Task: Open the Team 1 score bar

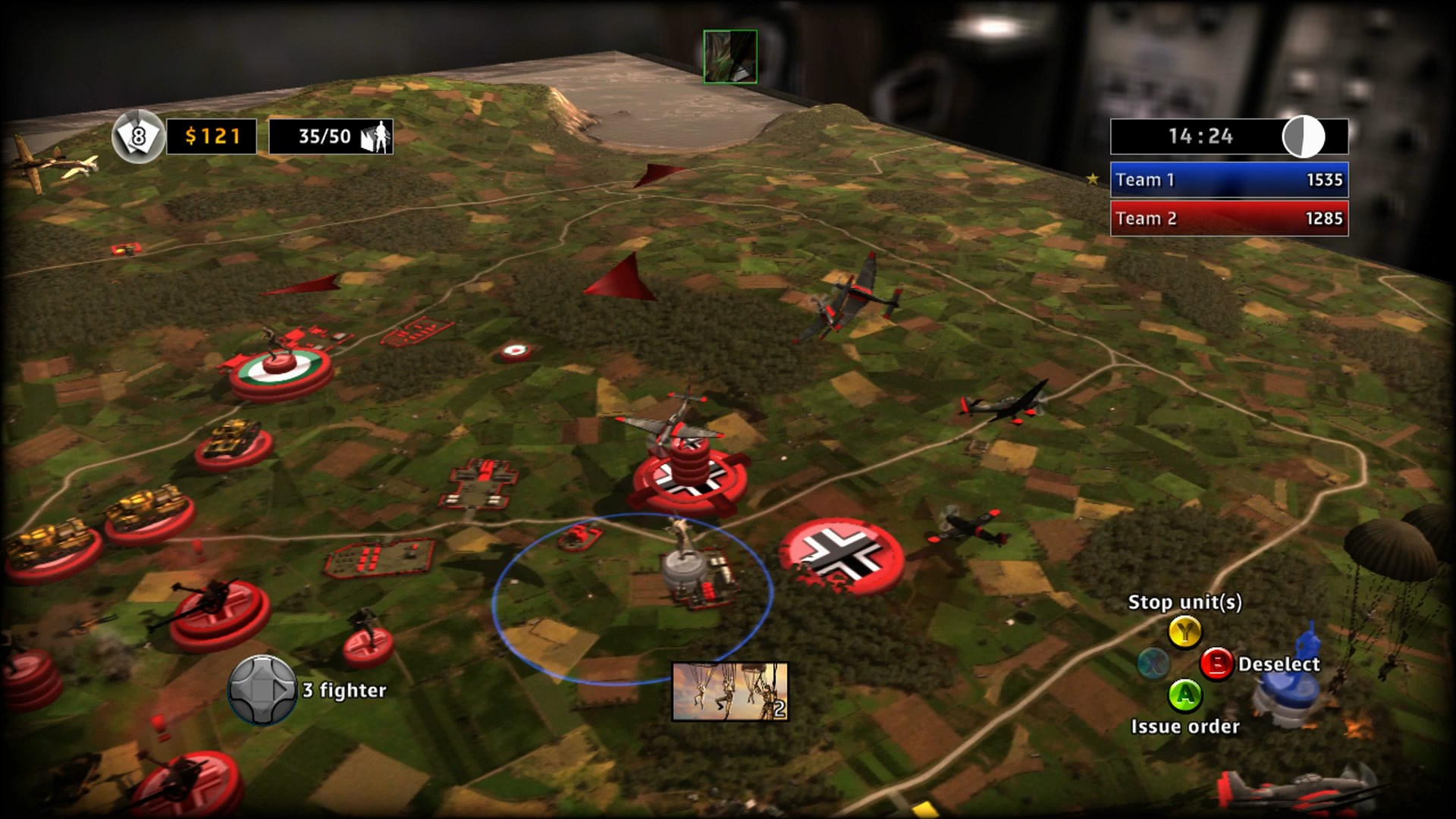Action: pyautogui.click(x=1228, y=180)
